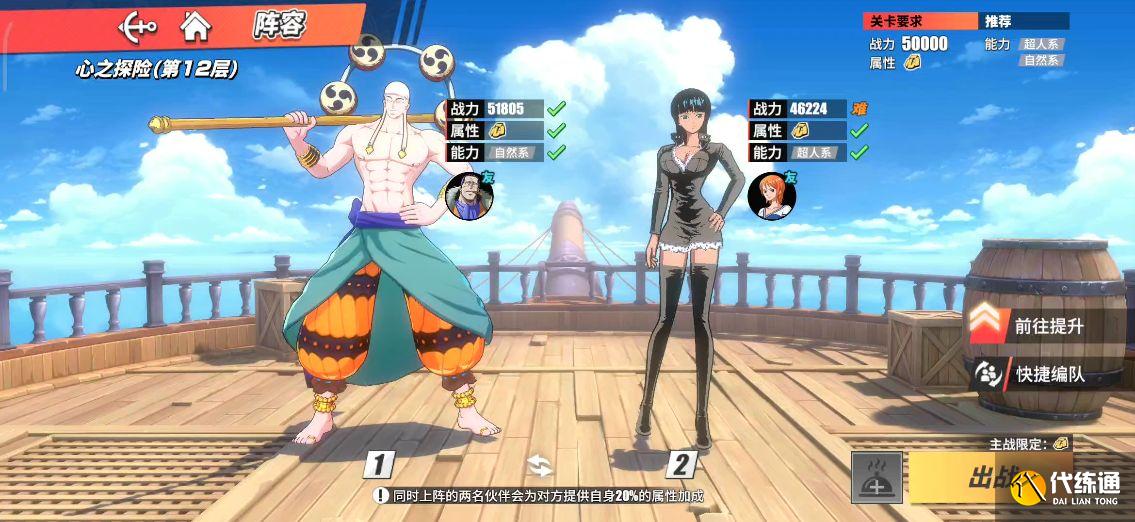Image resolution: width=1135 pixels, height=522 pixels.
Task: Open the home screen icon
Action: [x=196, y=27]
